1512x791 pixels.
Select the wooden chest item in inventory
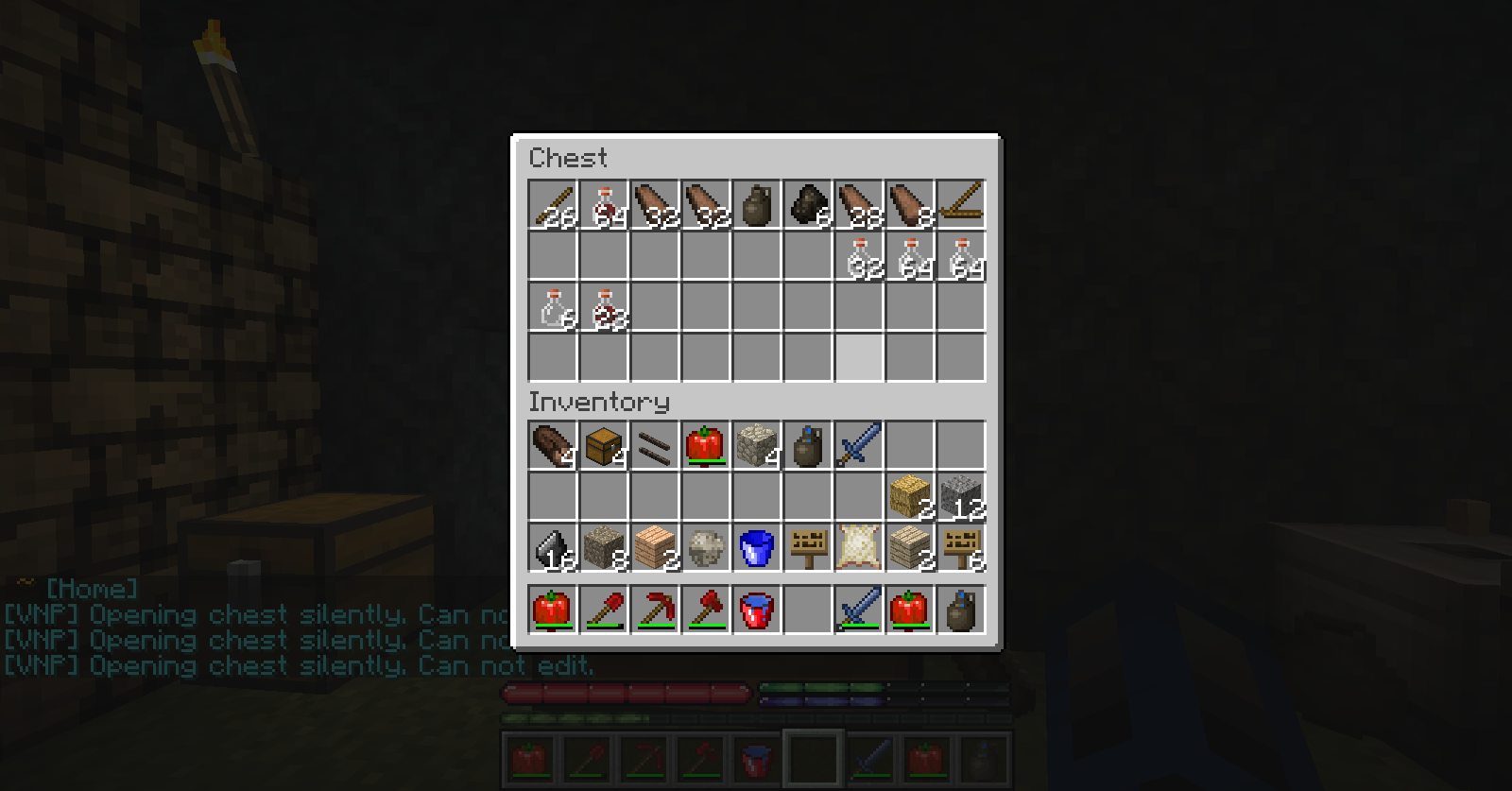point(604,446)
